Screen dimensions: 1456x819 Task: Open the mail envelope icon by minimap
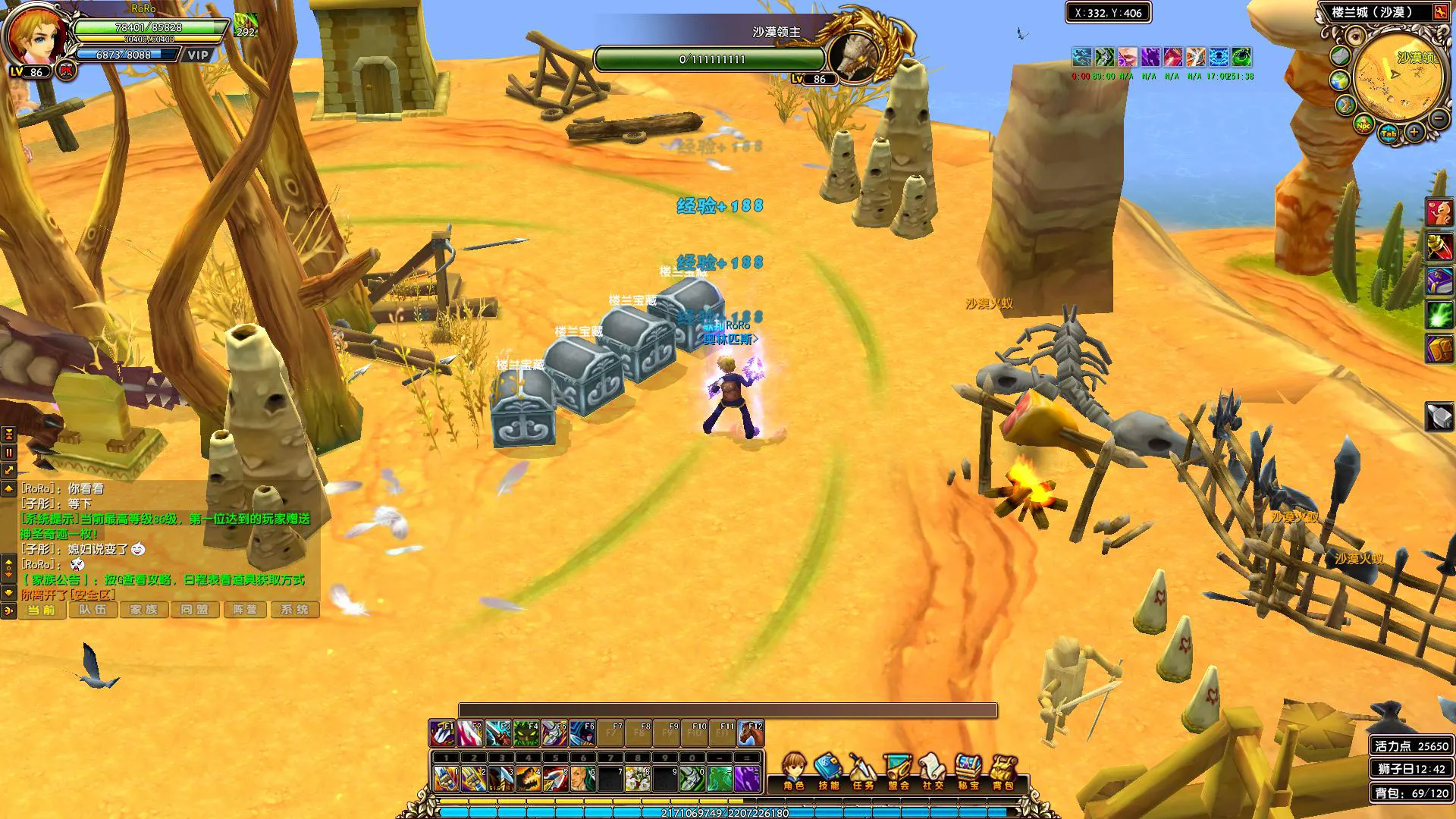point(1340,55)
